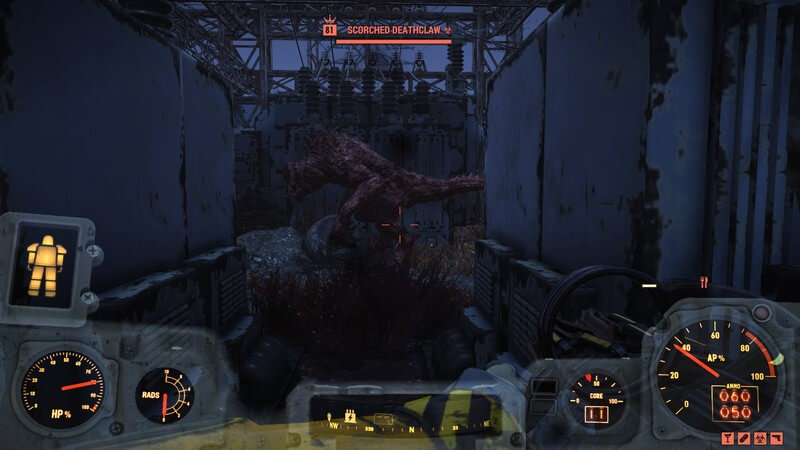Click the pill capsule status icon
Screen dimensions: 800x450
(x=744, y=438)
